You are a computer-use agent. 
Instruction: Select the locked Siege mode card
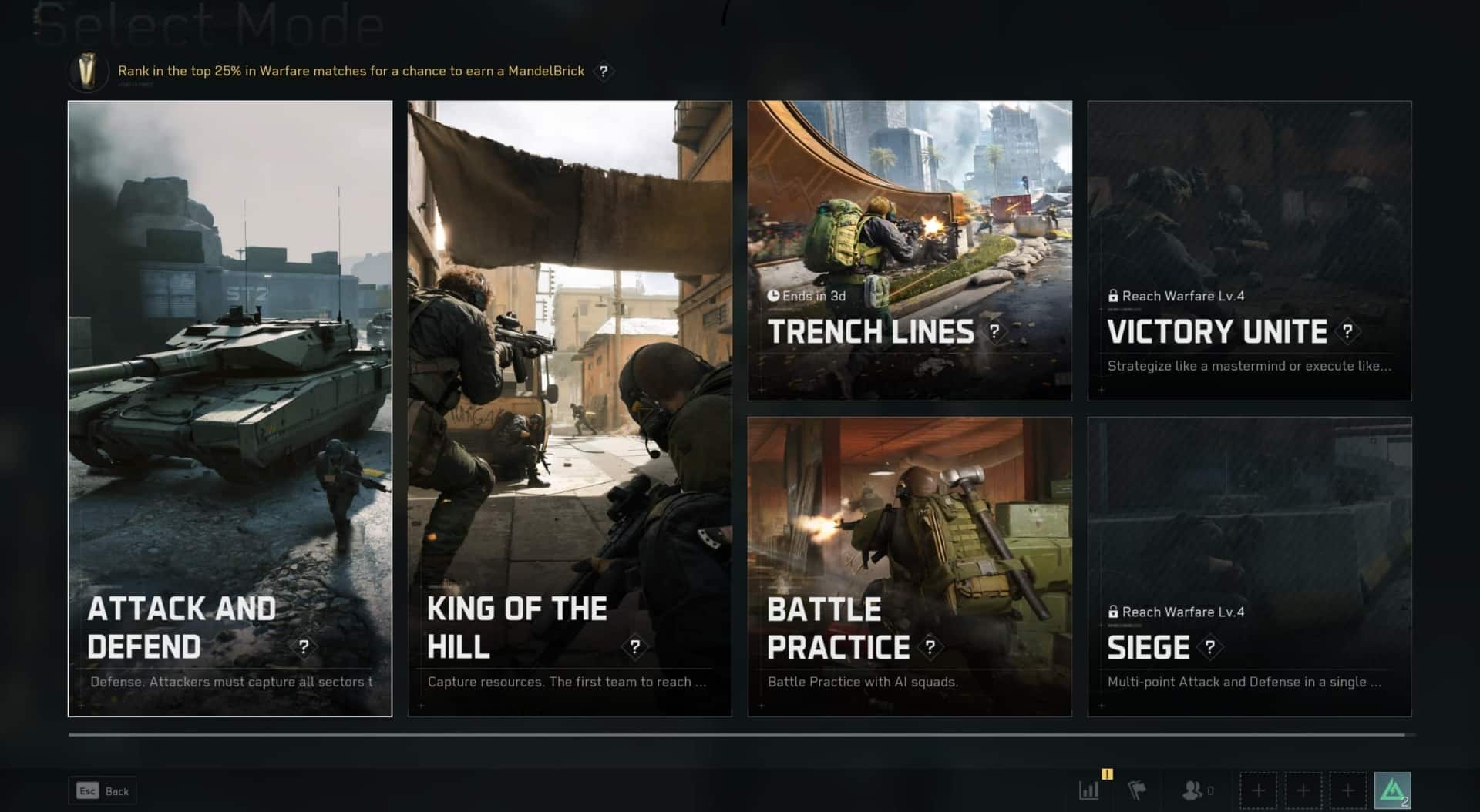point(1250,566)
